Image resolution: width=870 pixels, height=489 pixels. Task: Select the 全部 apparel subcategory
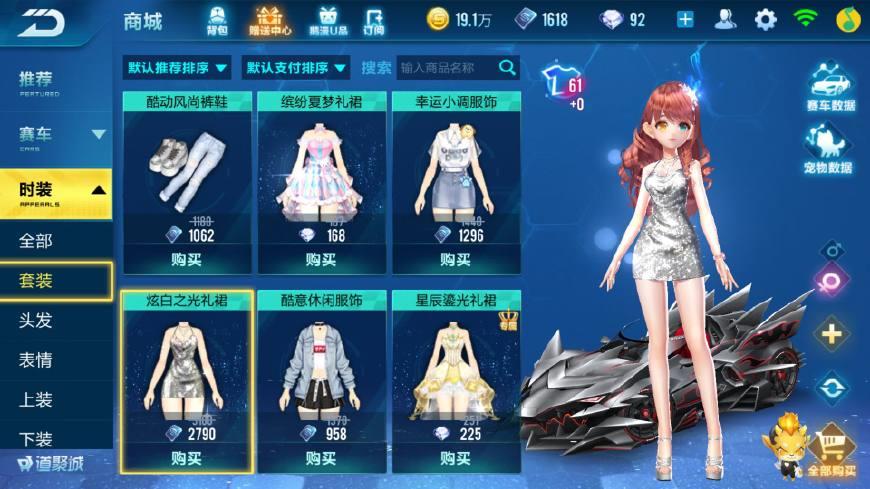[36, 240]
